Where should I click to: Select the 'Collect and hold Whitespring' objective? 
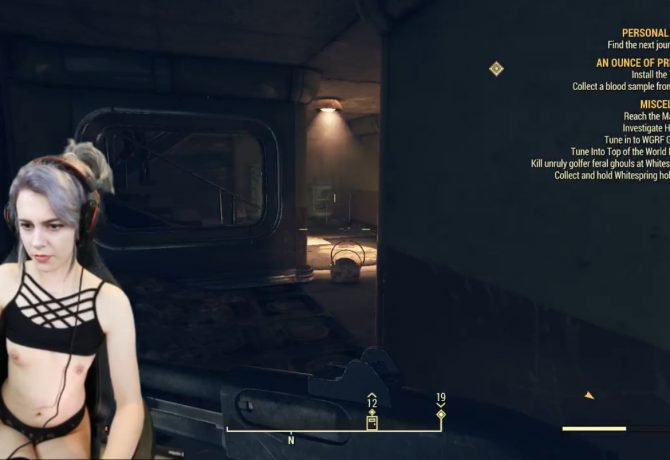pos(611,176)
